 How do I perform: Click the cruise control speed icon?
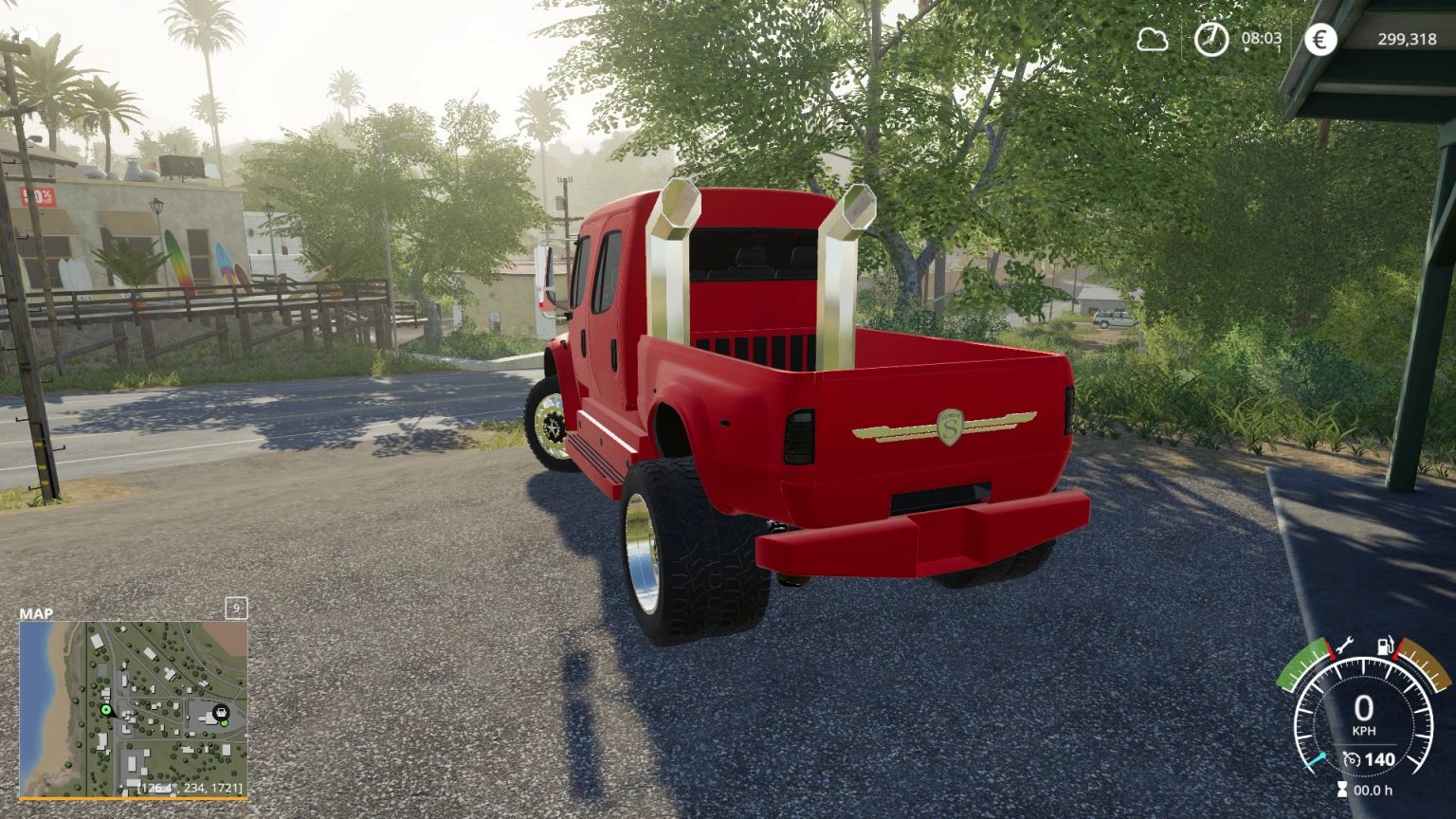click(x=1350, y=757)
